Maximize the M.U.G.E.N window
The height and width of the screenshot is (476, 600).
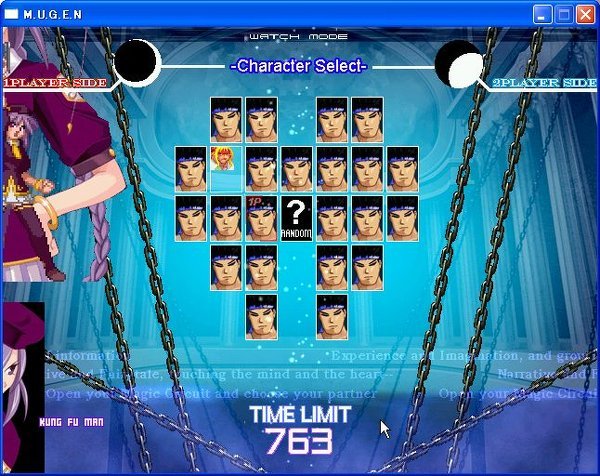[564, 14]
